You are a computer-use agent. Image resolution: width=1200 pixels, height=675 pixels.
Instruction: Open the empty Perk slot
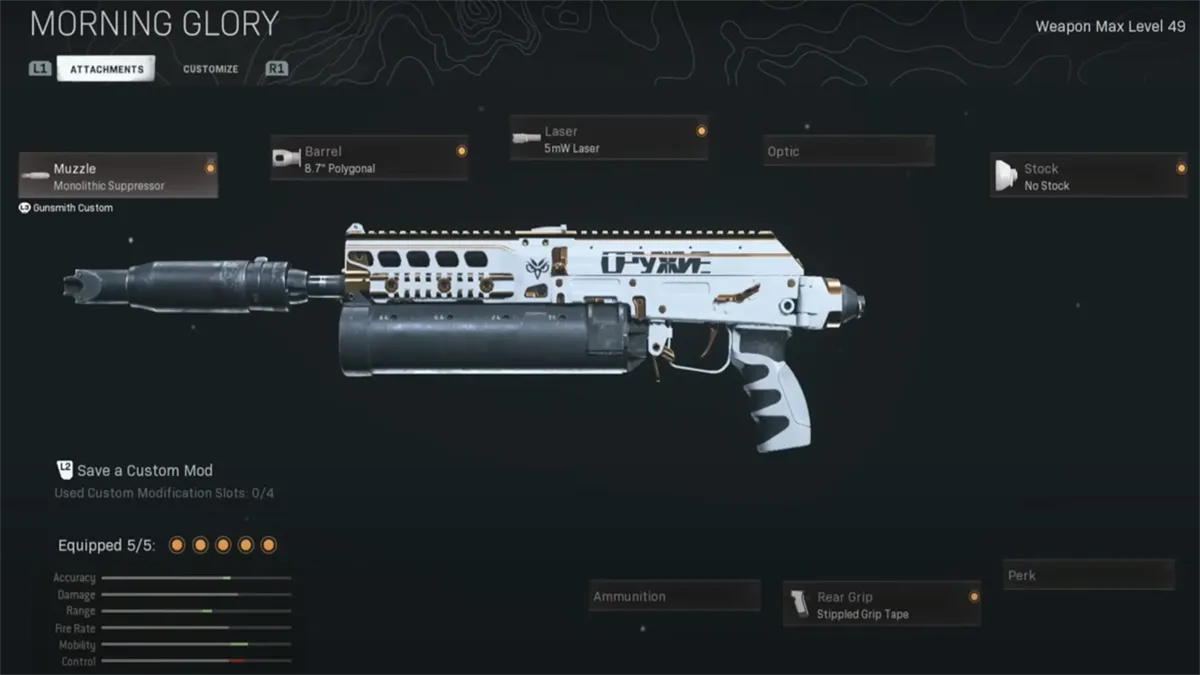[1088, 575]
